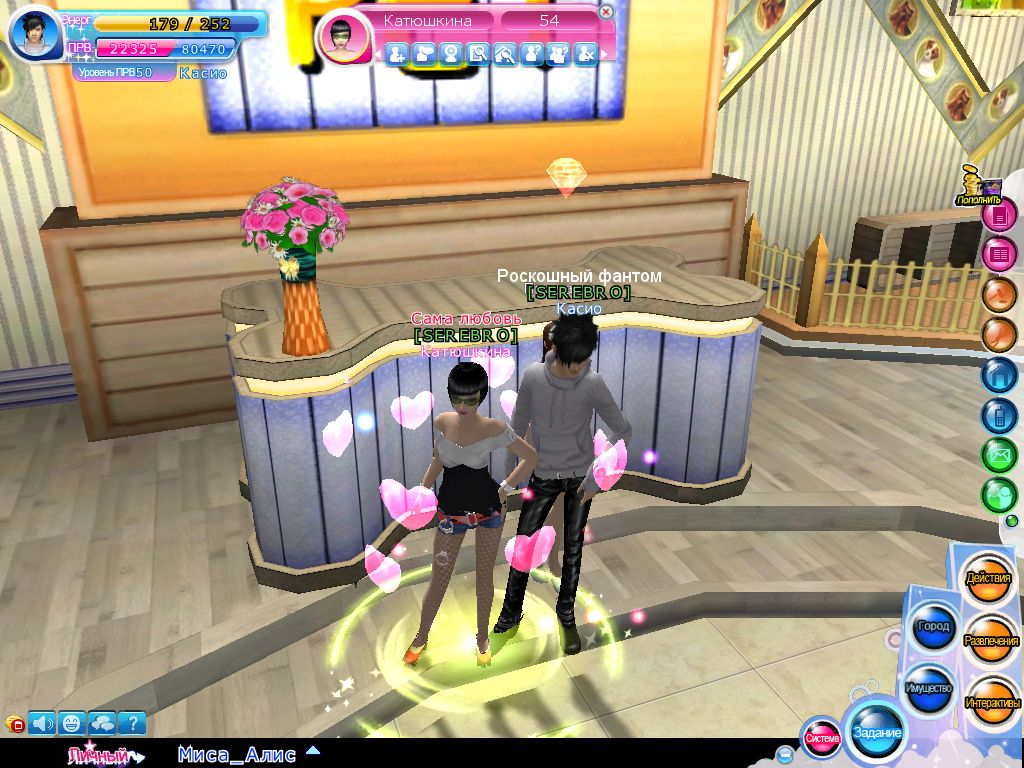The height and width of the screenshot is (768, 1024).
Task: Open the Система menu
Action: pos(822,738)
